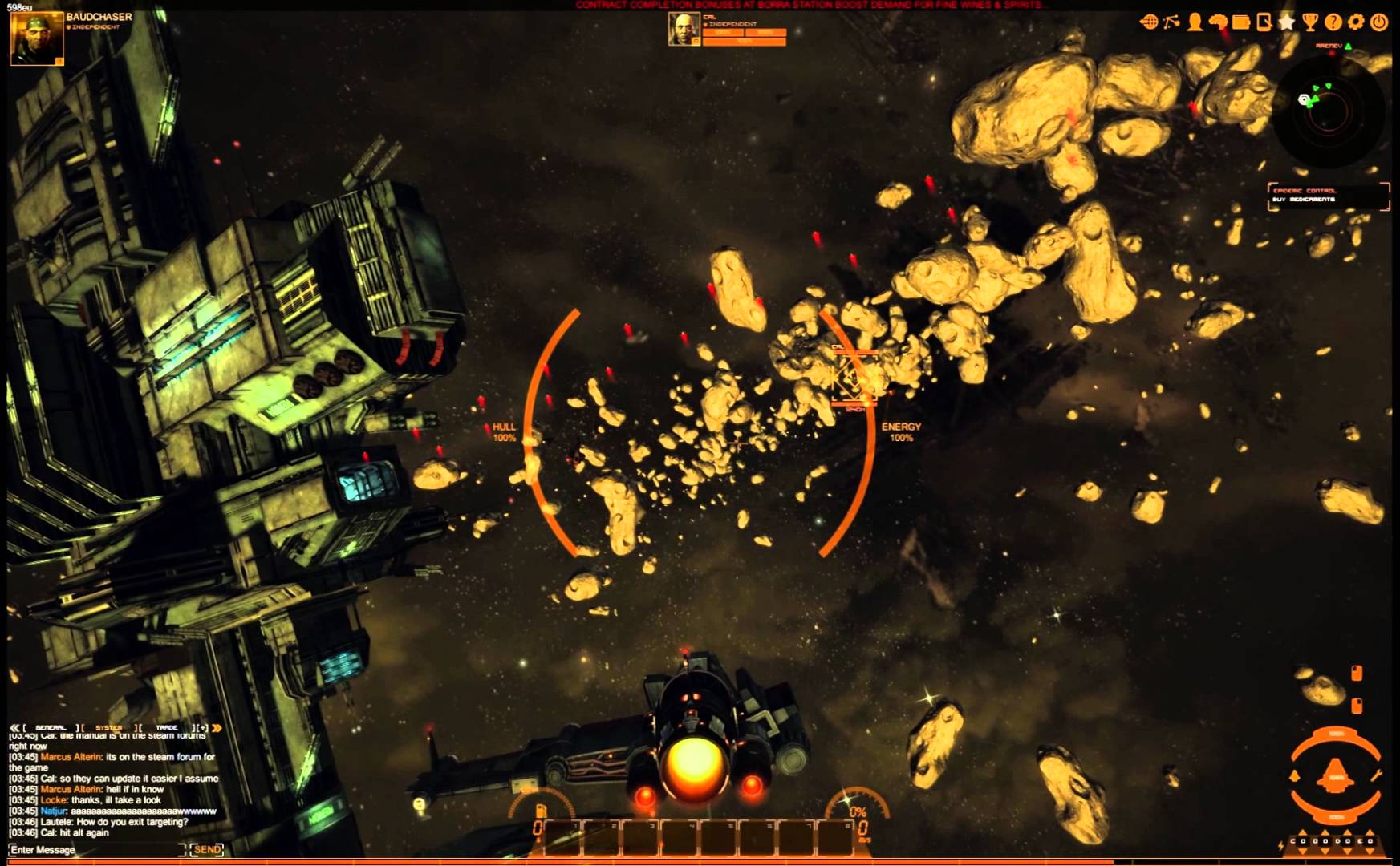
Task: Click the white star favorites icon
Action: click(x=1287, y=22)
